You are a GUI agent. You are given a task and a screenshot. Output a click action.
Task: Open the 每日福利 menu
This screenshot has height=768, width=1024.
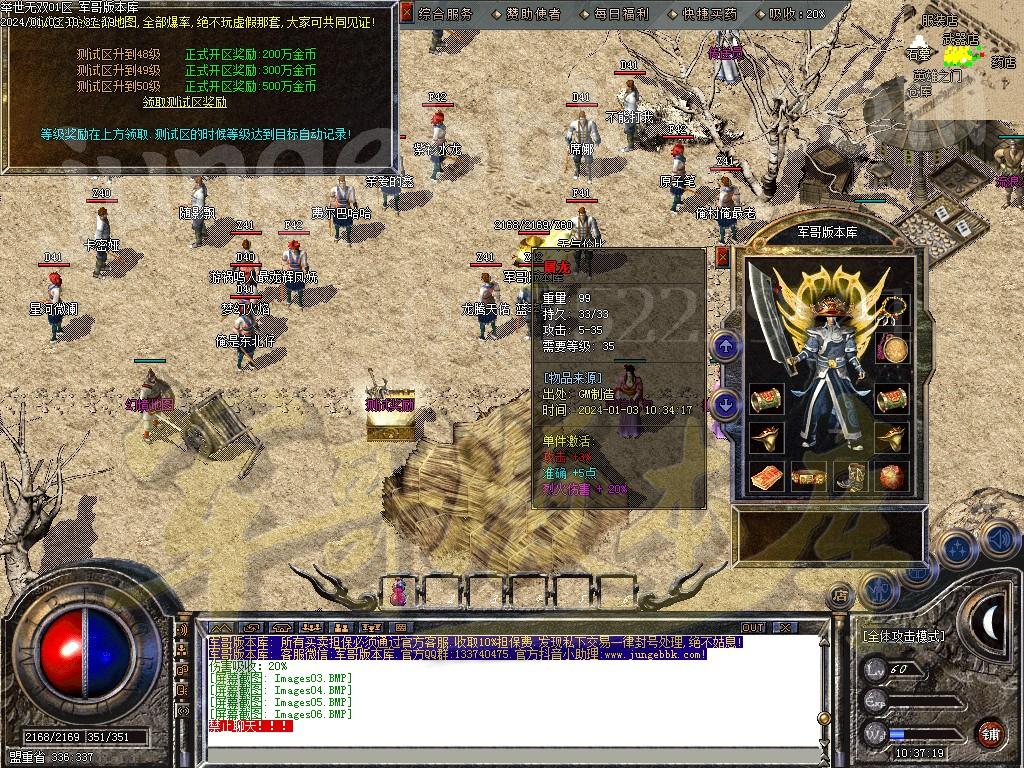click(620, 14)
